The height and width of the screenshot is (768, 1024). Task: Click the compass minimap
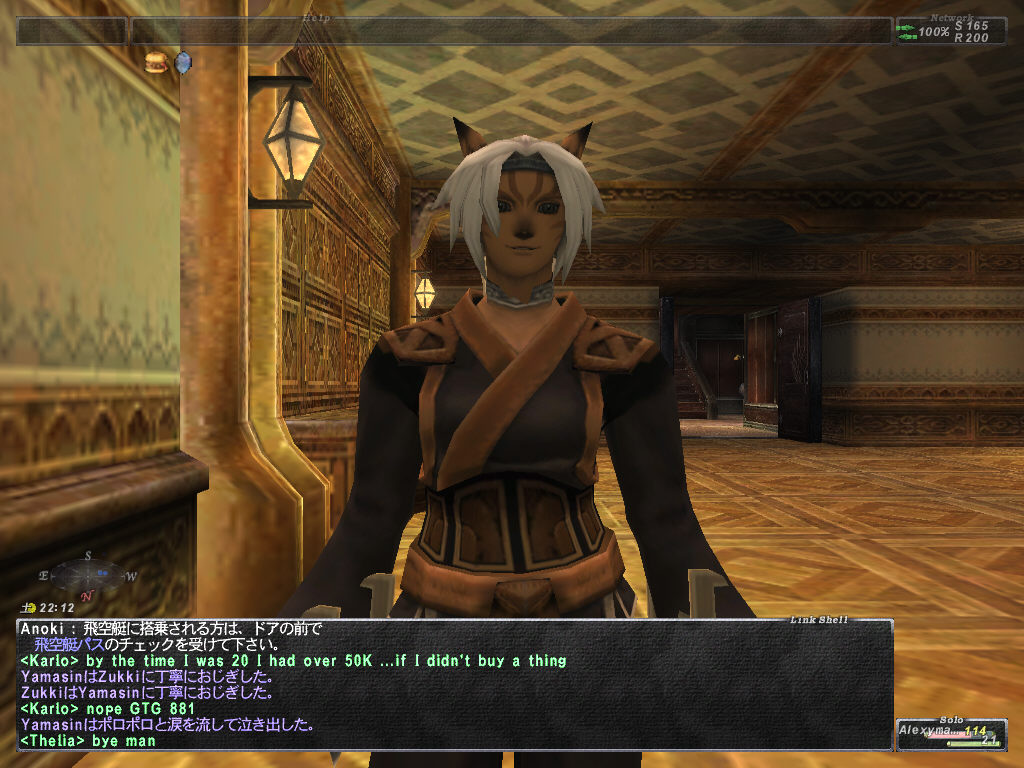click(88, 575)
